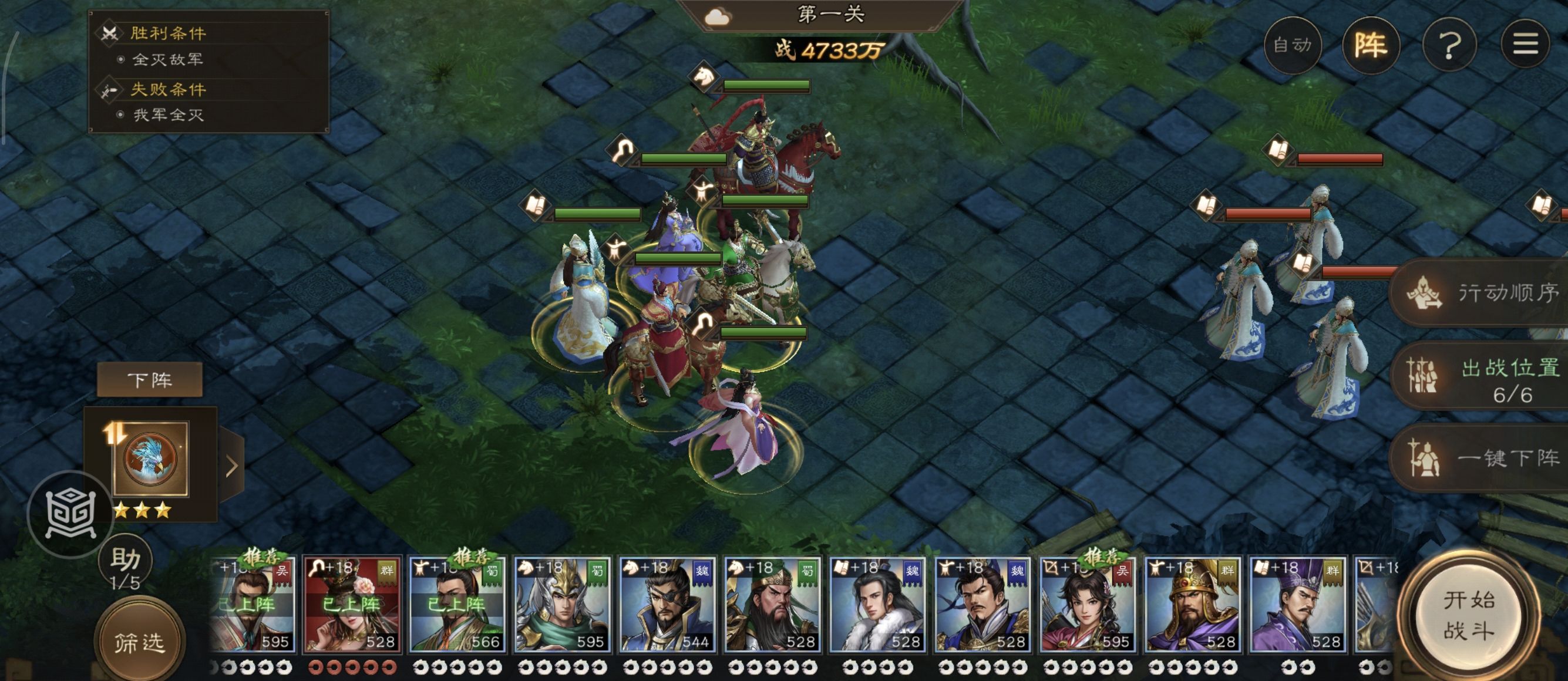
Task: Select the fur-collared Wei strategist card
Action: point(878,604)
